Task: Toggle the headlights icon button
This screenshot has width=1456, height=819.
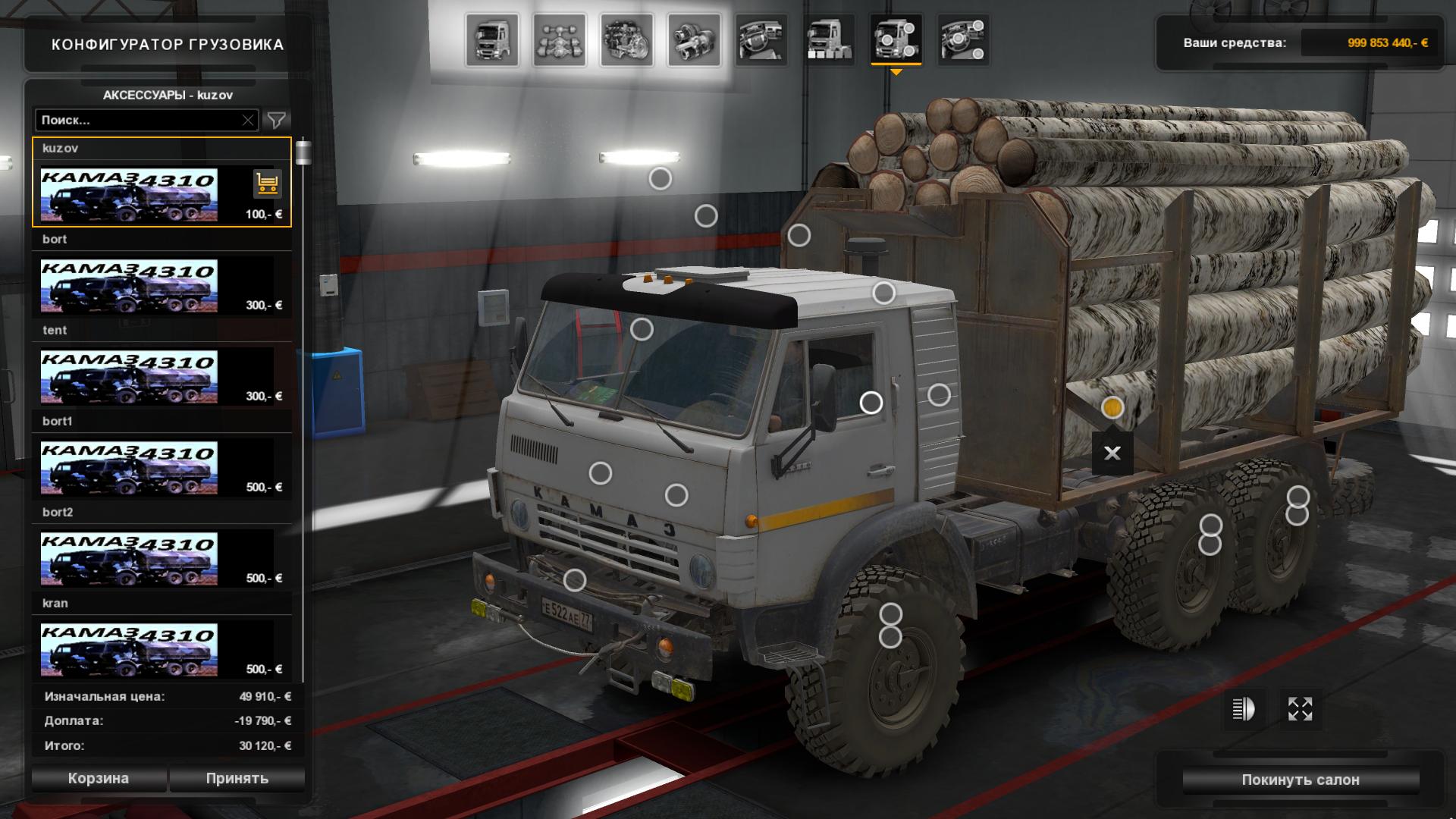Action: 1243,709
